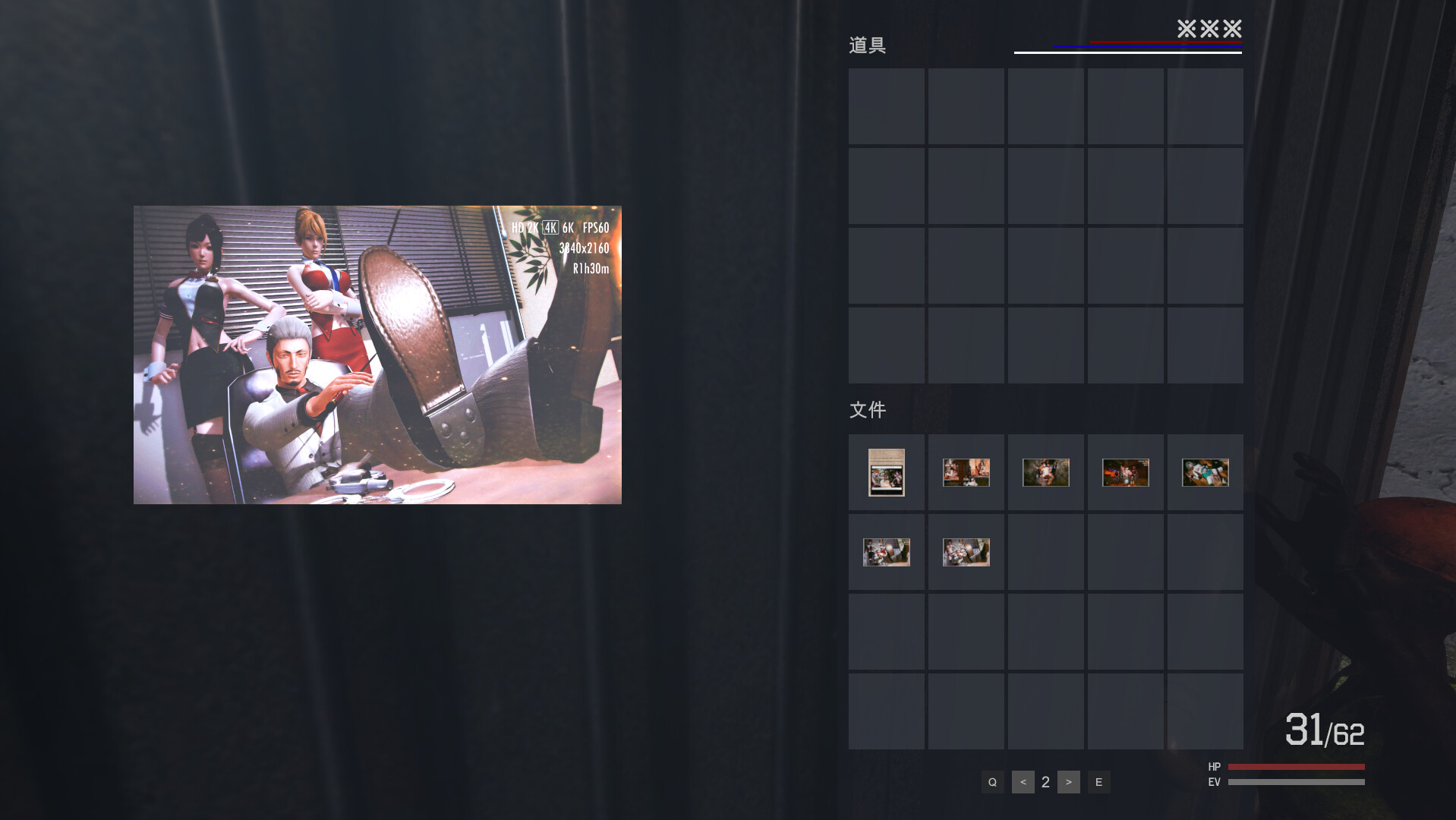
Task: Click the ※※※ symbol in the header
Action: [1210, 30]
